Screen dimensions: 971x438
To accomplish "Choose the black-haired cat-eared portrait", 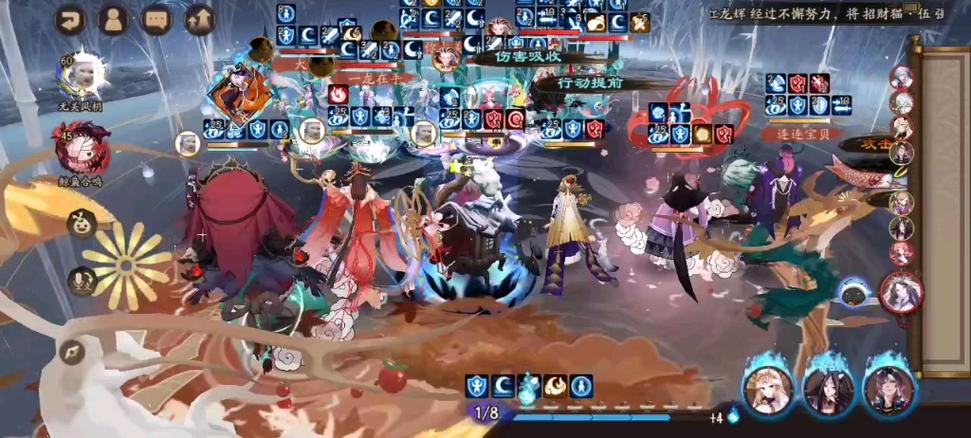I will click(x=829, y=390).
